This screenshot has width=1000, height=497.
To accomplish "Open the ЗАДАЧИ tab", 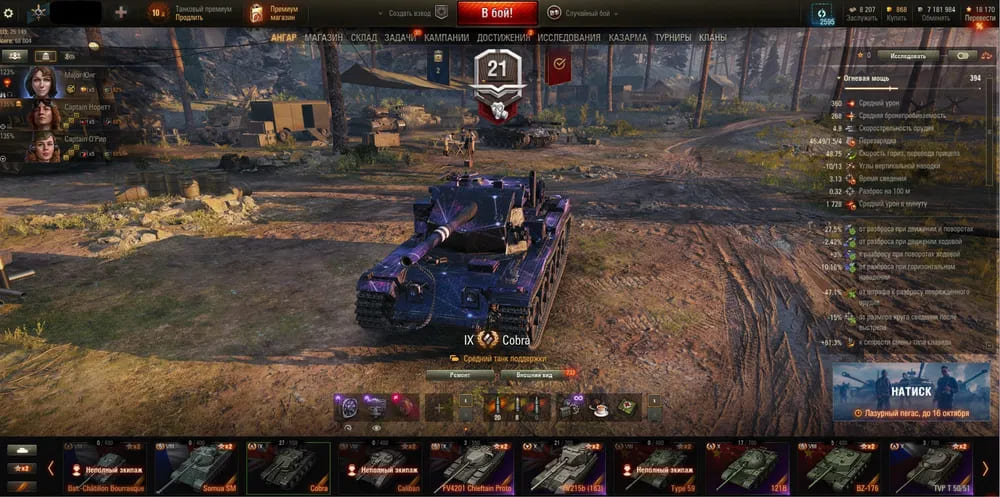I will point(400,38).
